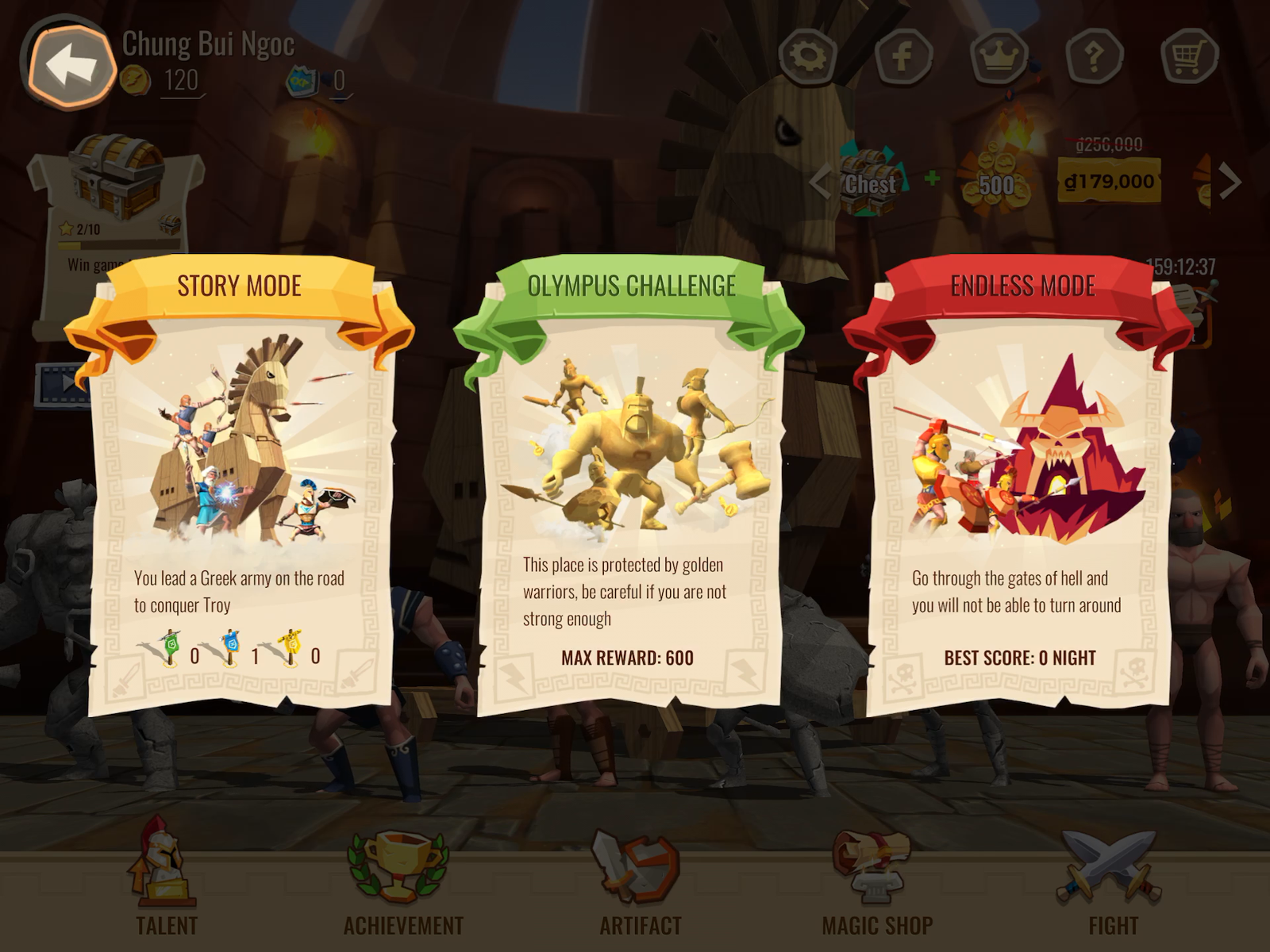
Task: Open the settings gear icon
Action: 807,56
